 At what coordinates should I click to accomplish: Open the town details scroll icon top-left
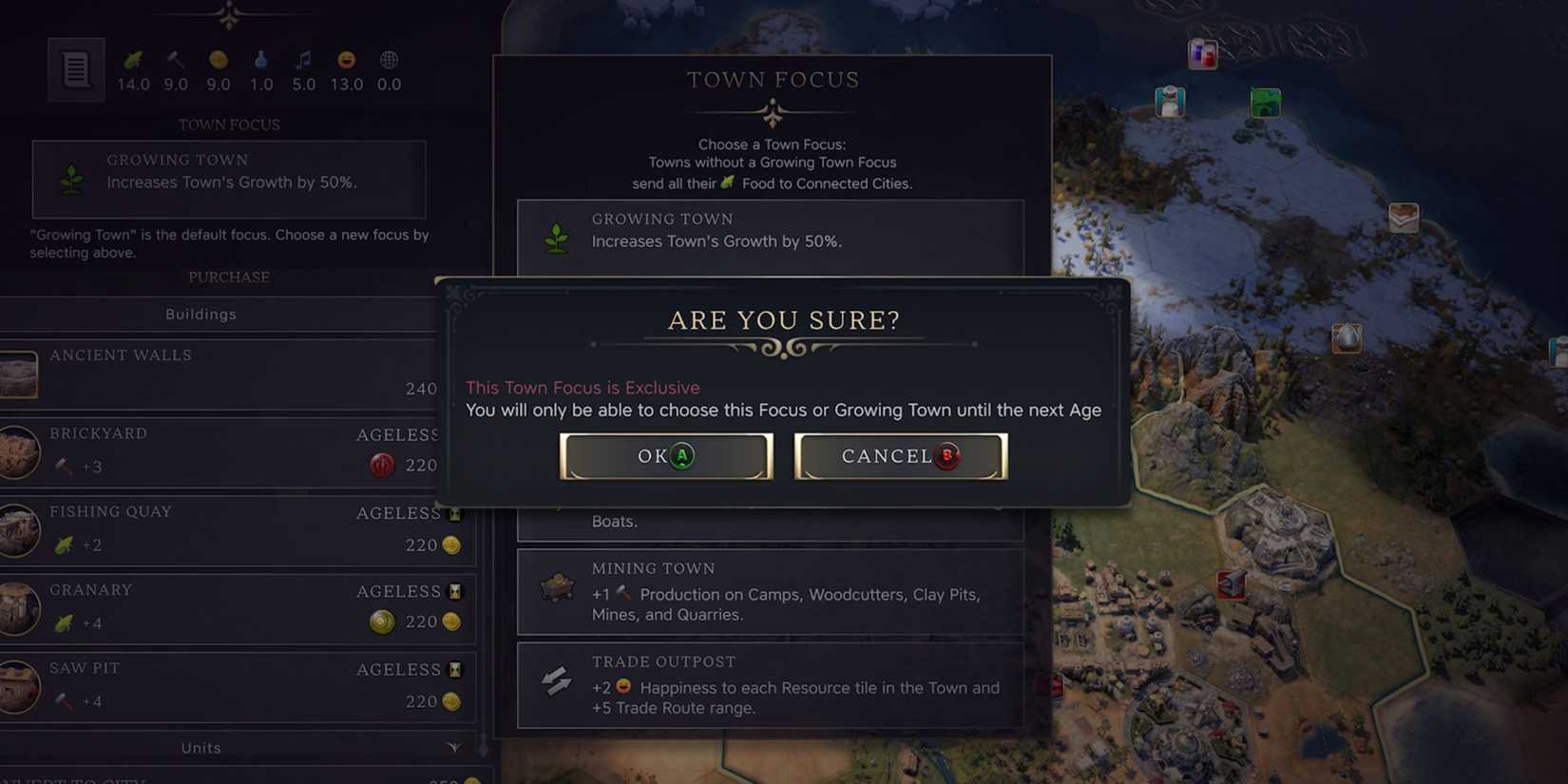click(x=75, y=69)
